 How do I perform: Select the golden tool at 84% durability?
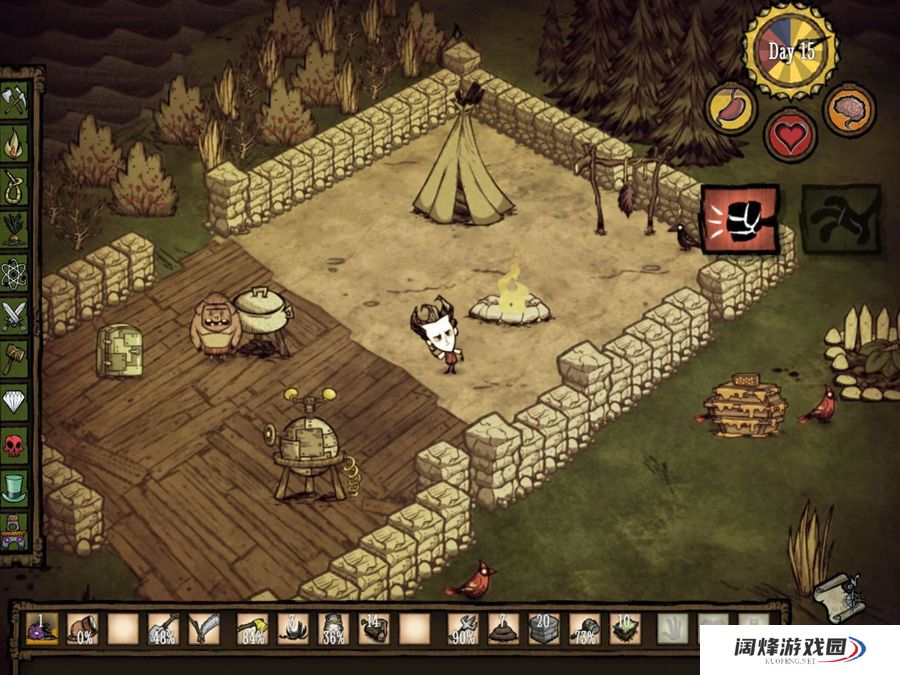point(251,628)
